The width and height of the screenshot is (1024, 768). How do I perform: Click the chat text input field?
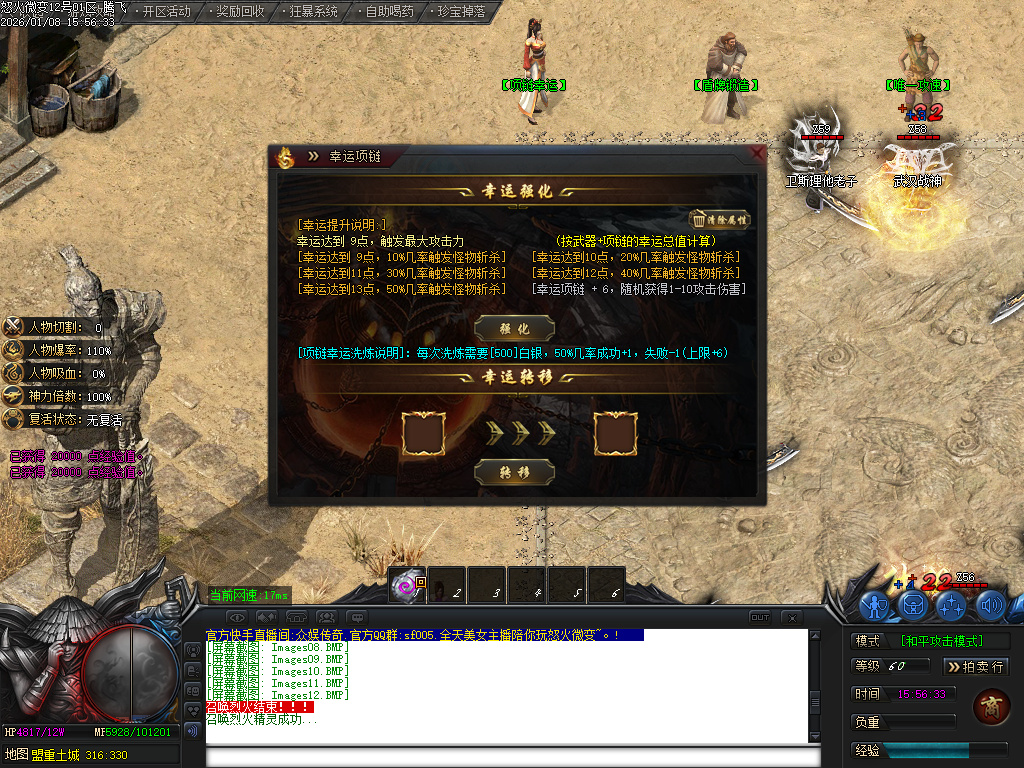coord(505,756)
